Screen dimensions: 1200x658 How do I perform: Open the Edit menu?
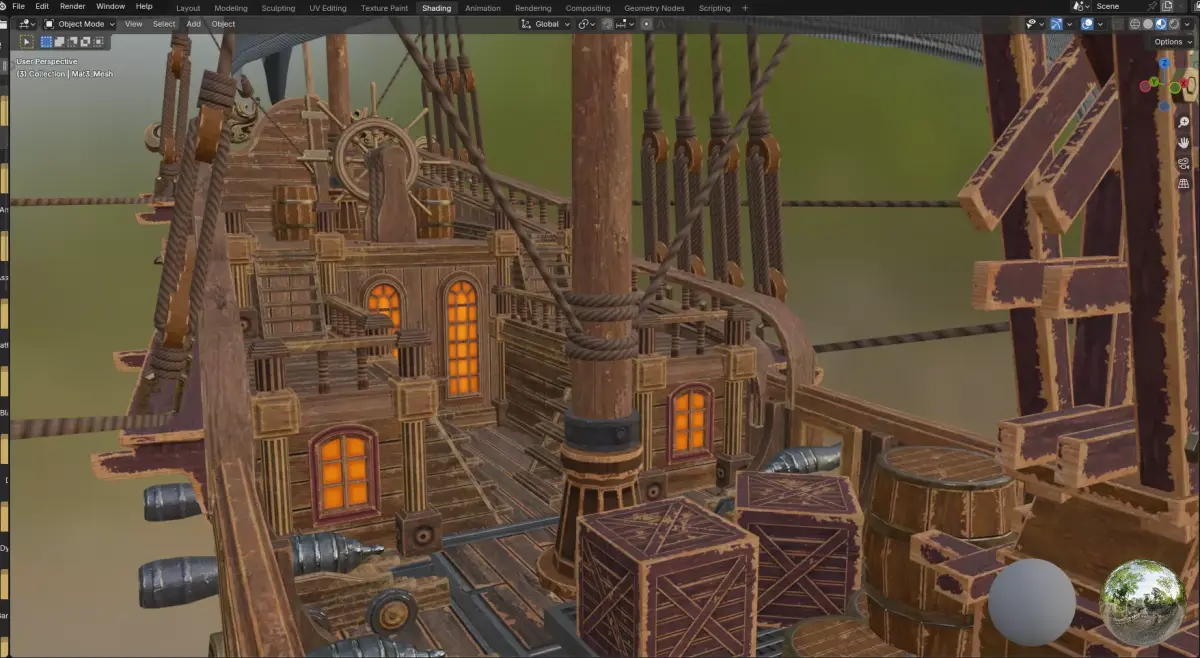click(42, 7)
